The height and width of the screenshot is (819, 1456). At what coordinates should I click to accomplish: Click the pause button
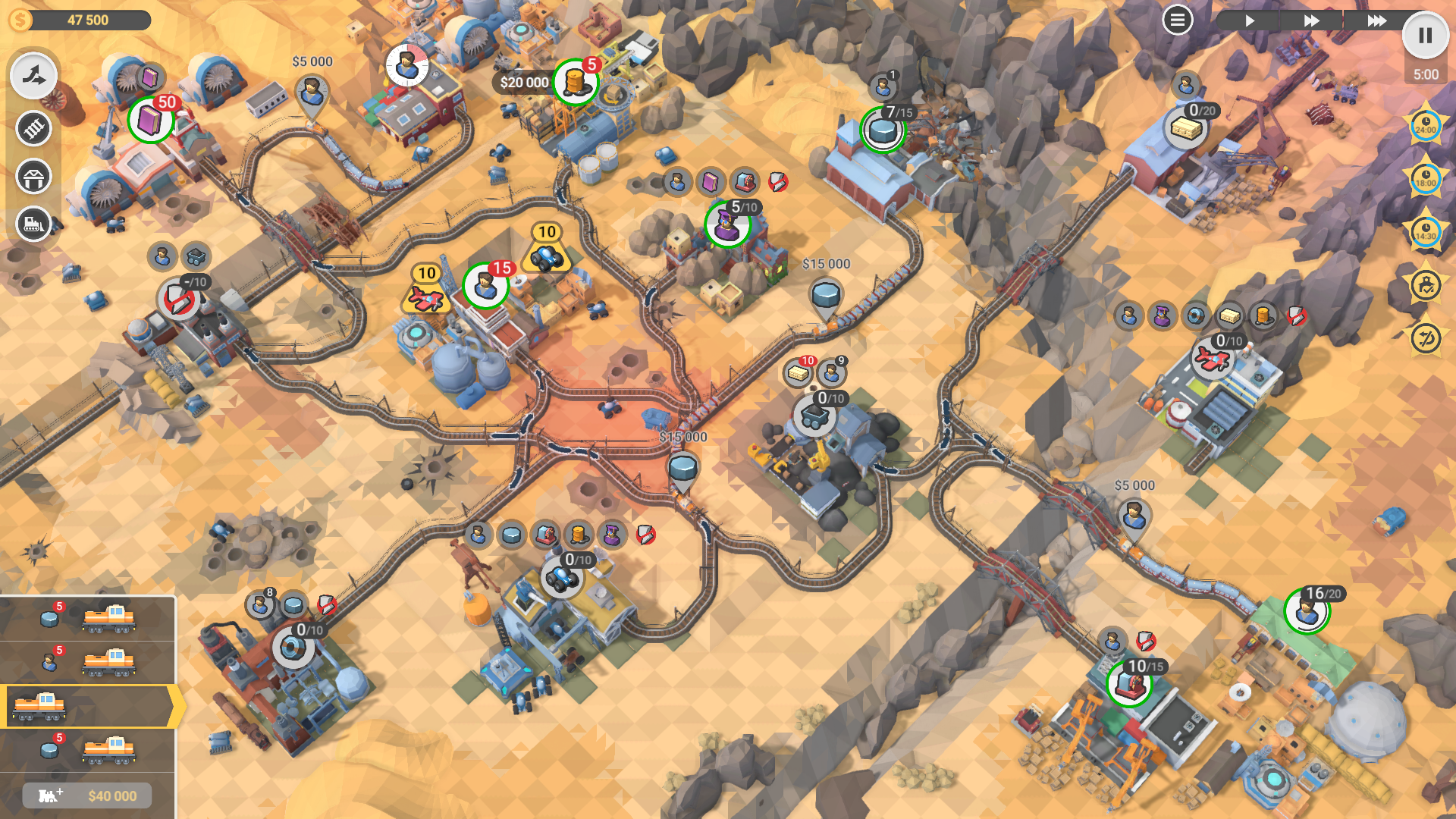(1425, 36)
